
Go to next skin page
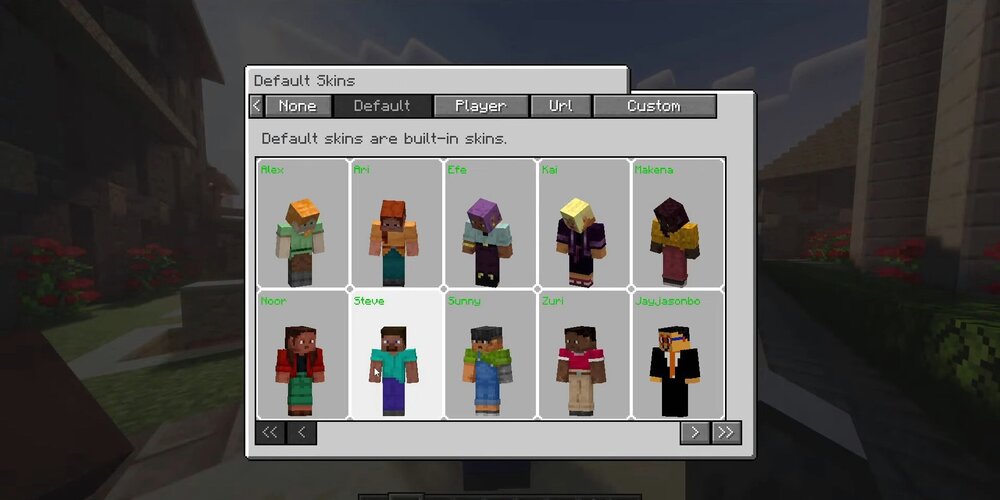coord(694,432)
